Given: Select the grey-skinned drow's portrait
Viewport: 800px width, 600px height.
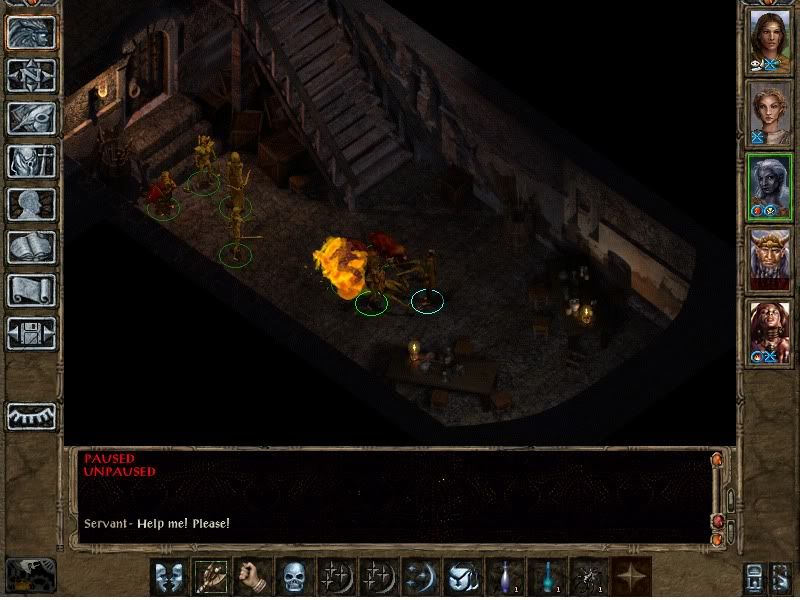Looking at the screenshot, I should coord(770,186).
